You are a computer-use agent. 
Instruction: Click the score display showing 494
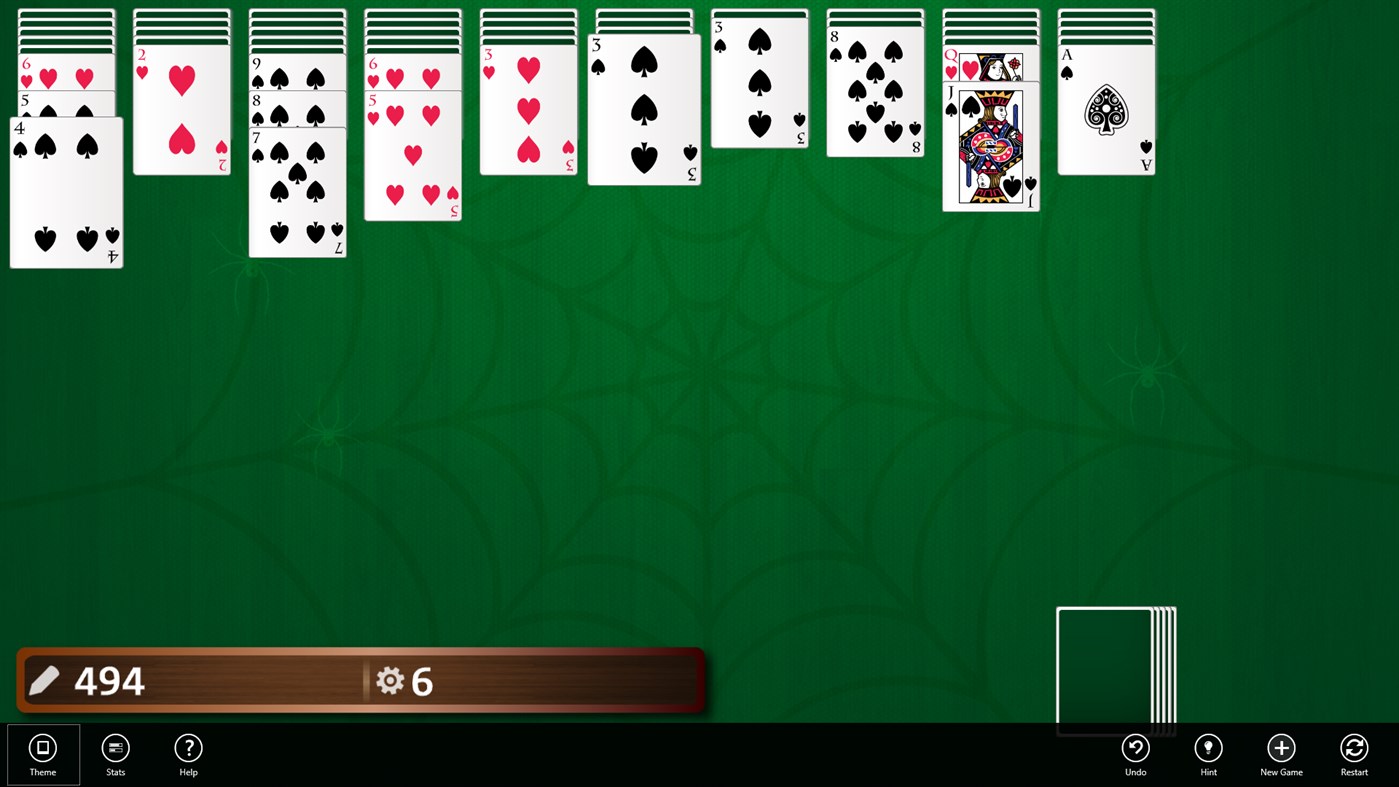coord(110,681)
